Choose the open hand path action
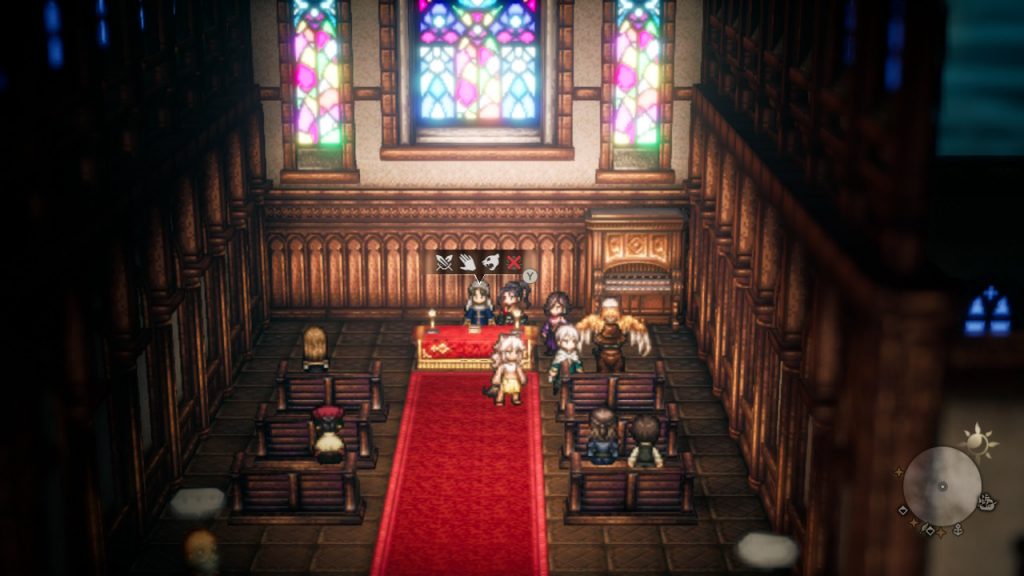Viewport: 1024px width, 576px height. click(x=467, y=262)
